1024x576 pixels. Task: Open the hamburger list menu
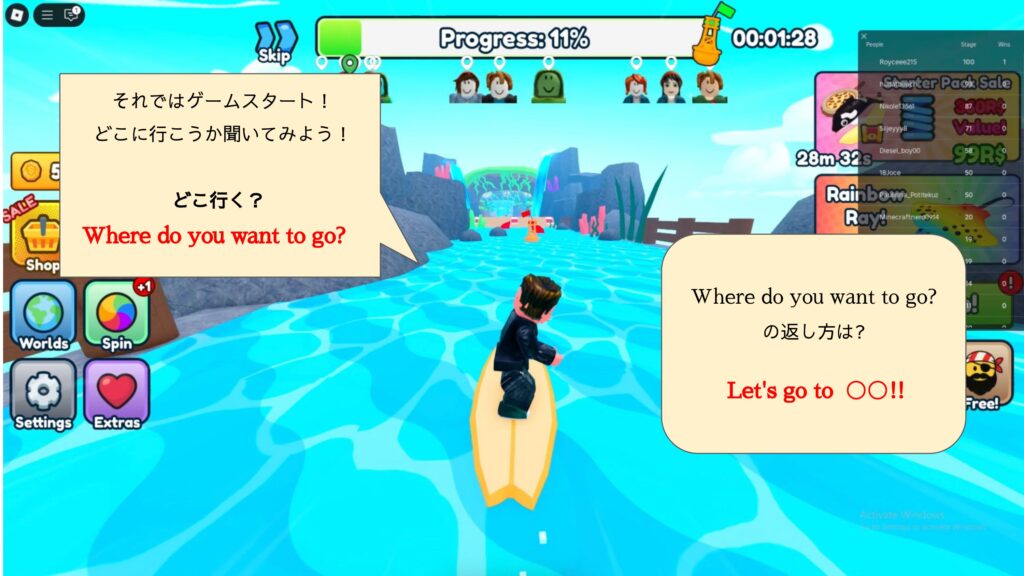[47, 15]
